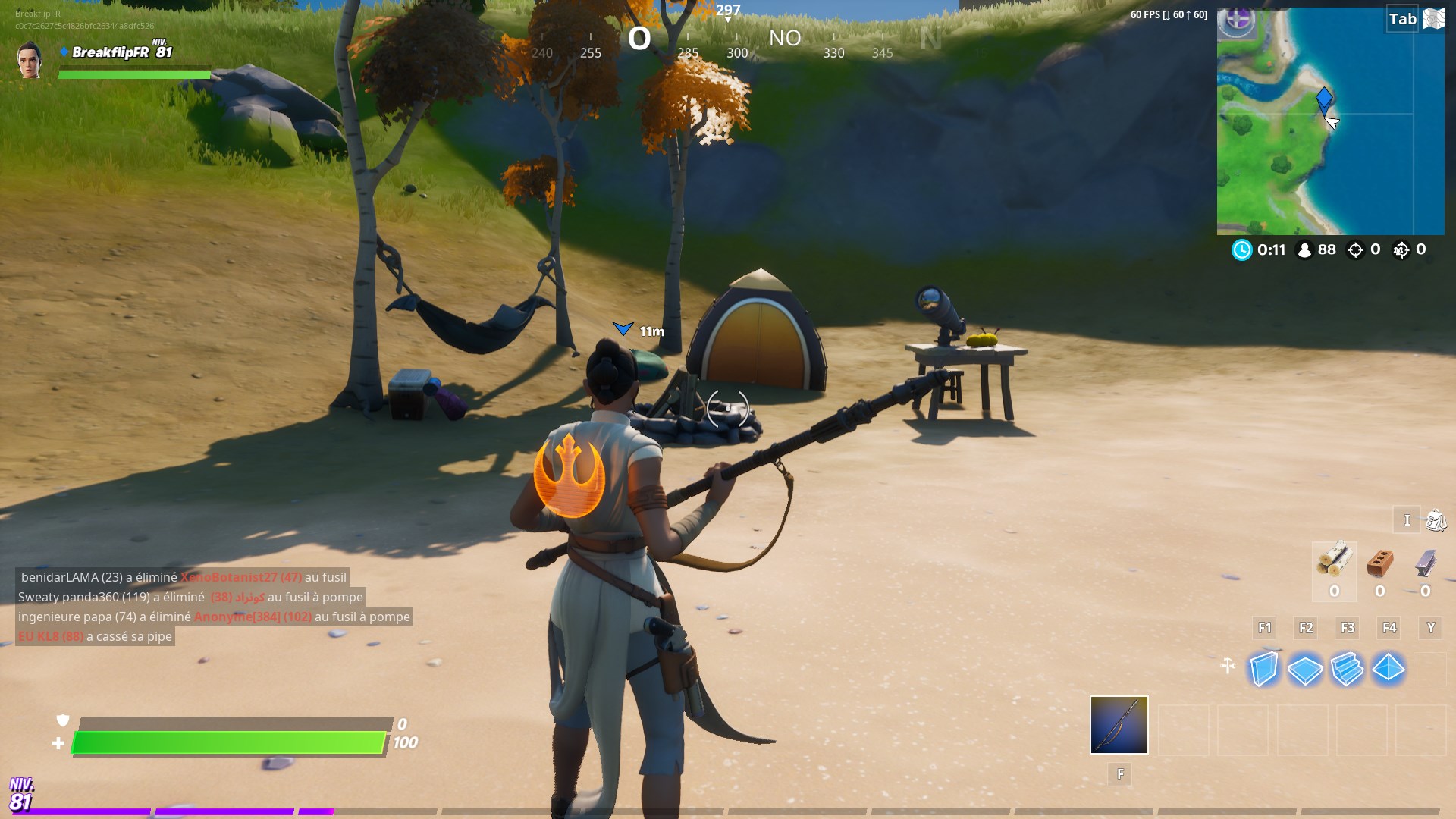The width and height of the screenshot is (1456, 819).
Task: Click the match timer clock icon
Action: click(1242, 250)
